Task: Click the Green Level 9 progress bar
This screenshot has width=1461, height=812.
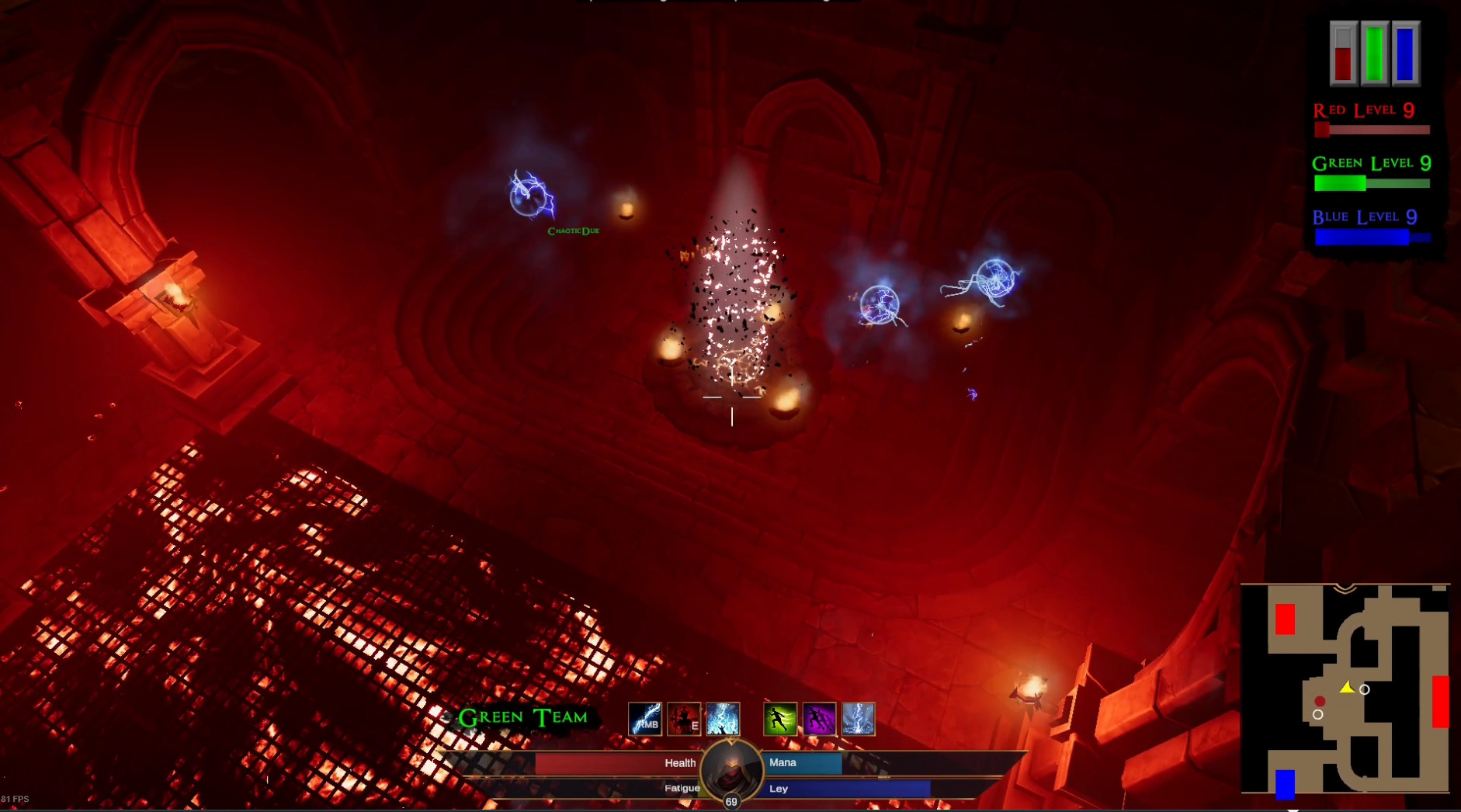Action: click(1370, 184)
